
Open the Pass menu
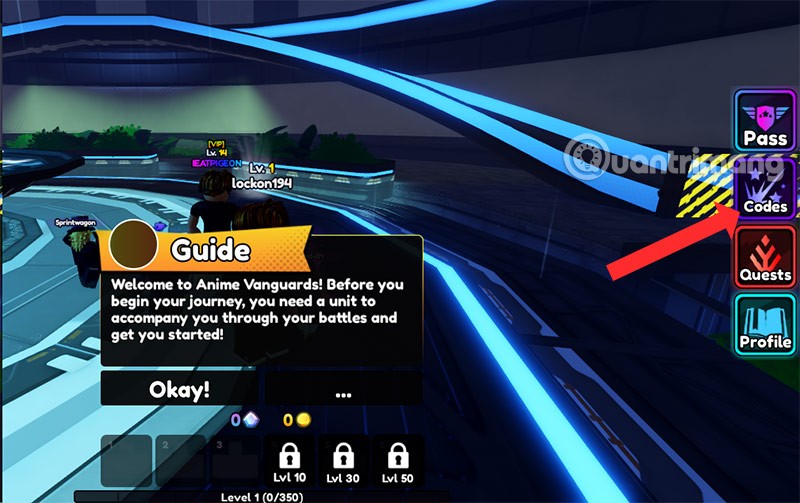pyautogui.click(x=764, y=121)
